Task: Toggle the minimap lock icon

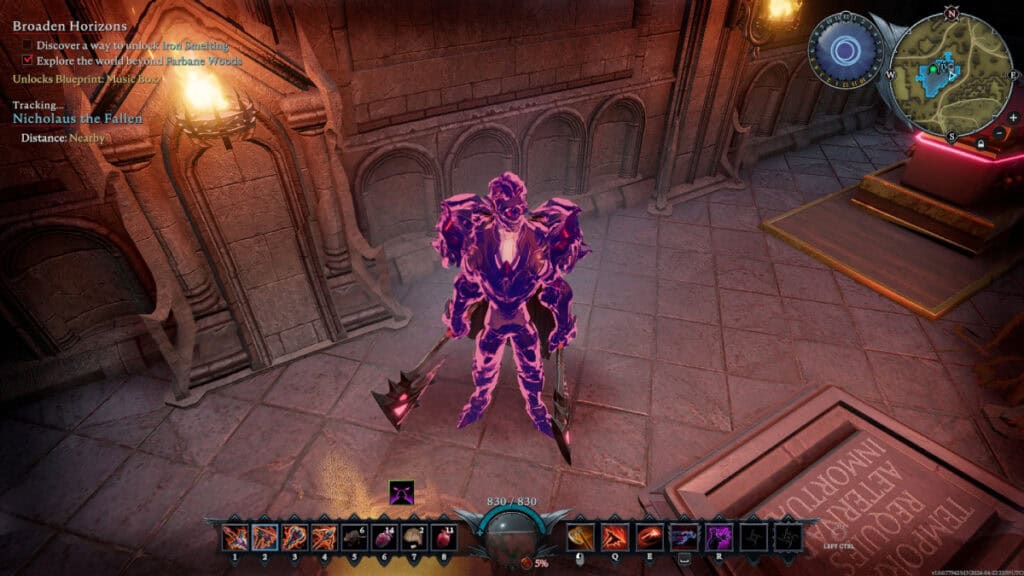Action: [981, 144]
